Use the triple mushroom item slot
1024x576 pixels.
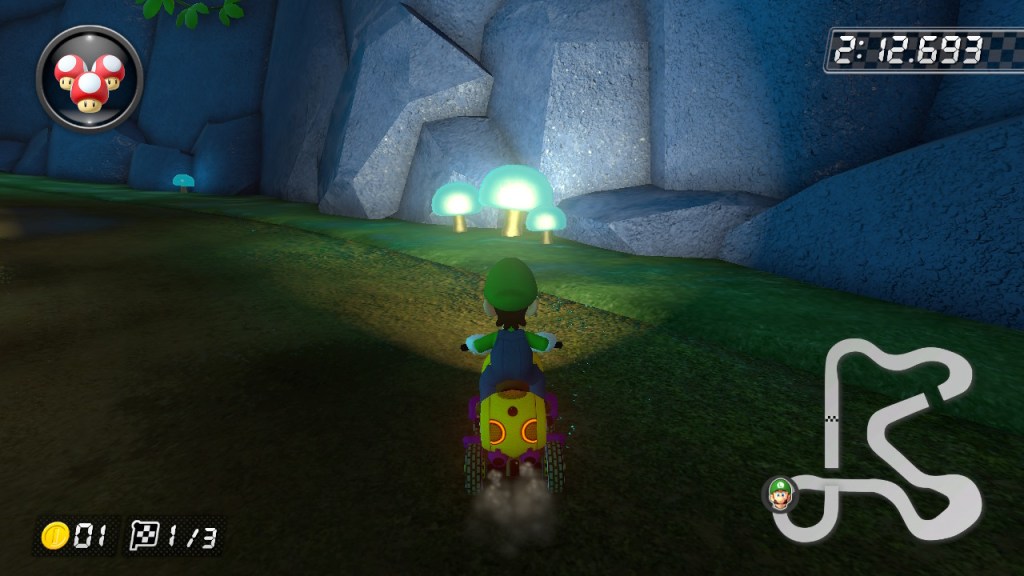click(89, 77)
